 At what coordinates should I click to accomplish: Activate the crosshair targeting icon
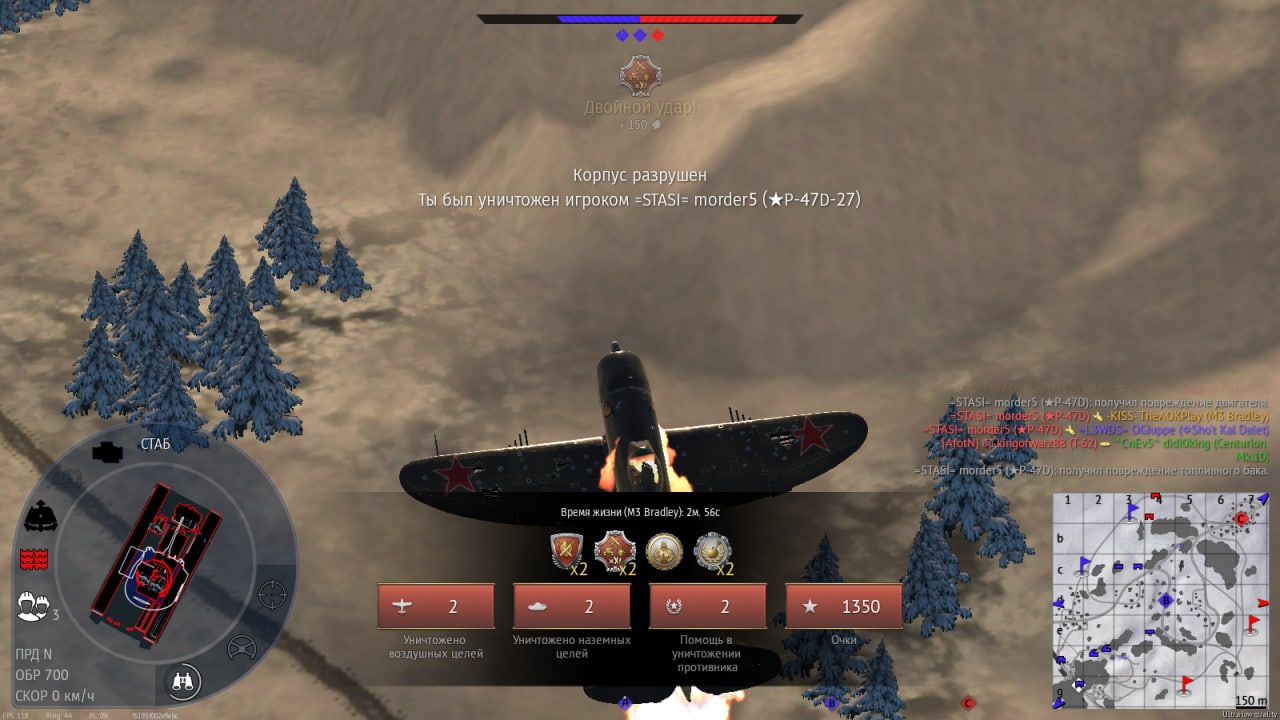tap(271, 594)
